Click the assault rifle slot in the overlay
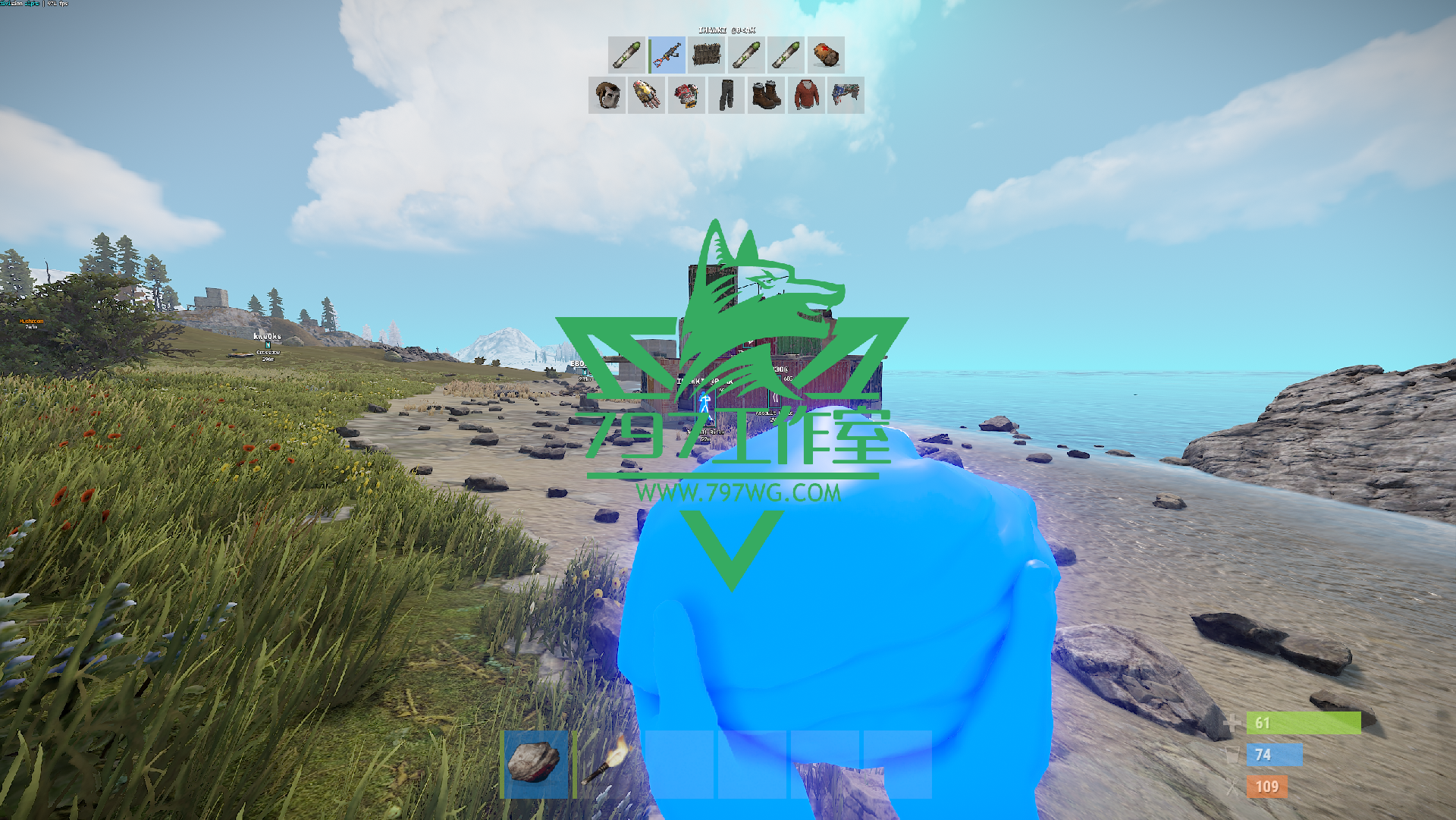Image resolution: width=1456 pixels, height=820 pixels. [x=667, y=55]
